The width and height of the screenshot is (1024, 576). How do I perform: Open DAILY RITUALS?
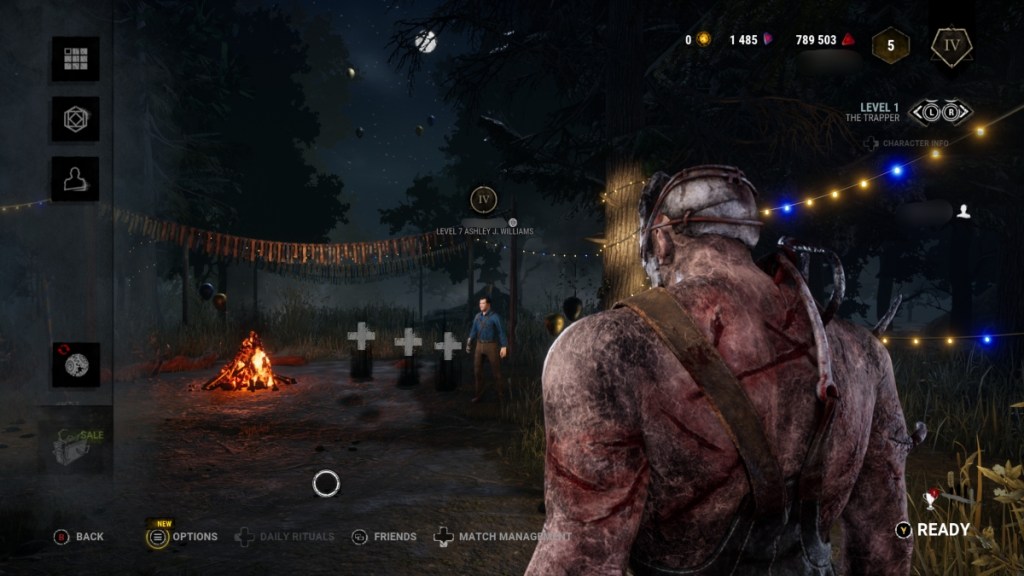[285, 537]
